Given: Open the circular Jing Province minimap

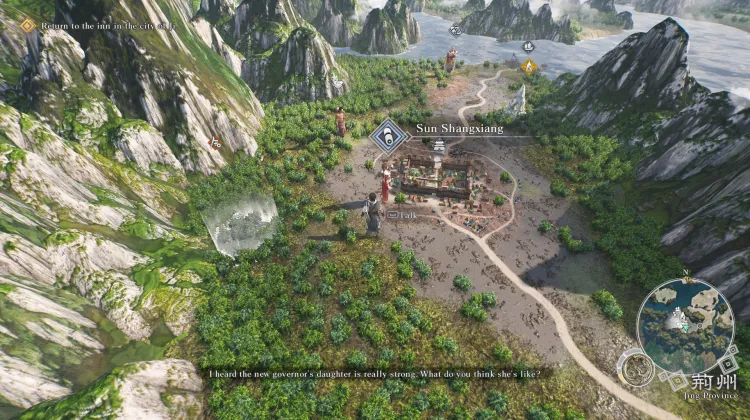Looking at the screenshot, I should pyautogui.click(x=685, y=318).
